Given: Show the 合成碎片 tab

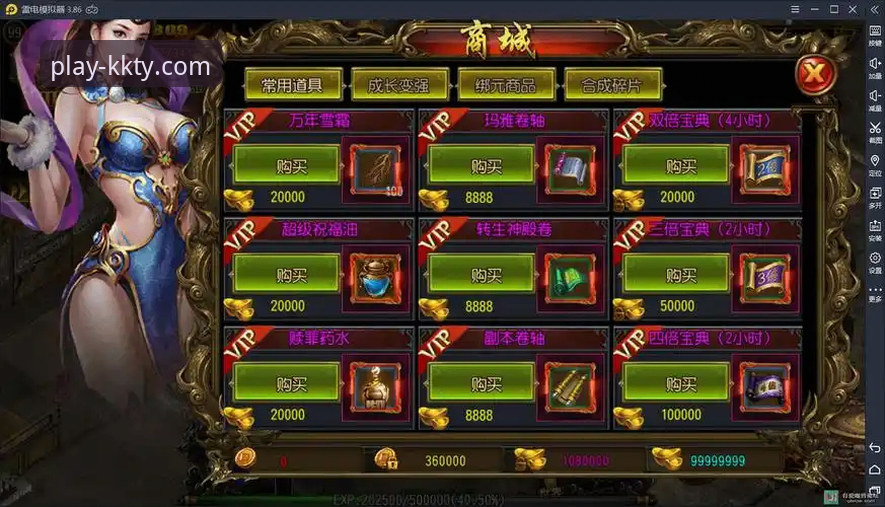Looking at the screenshot, I should [x=611, y=85].
